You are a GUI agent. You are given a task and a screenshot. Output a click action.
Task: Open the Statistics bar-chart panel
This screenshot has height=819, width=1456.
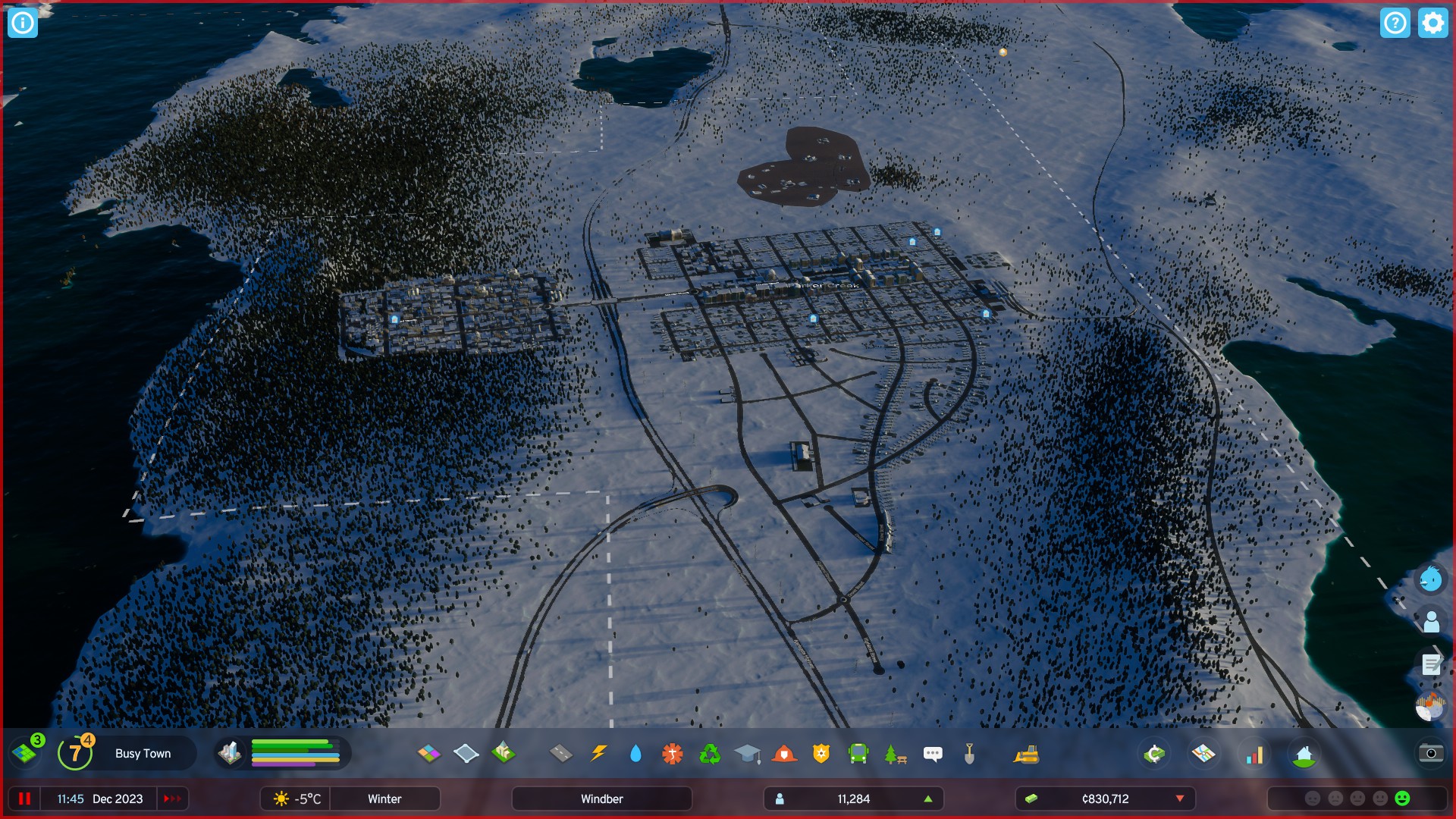(x=1254, y=753)
